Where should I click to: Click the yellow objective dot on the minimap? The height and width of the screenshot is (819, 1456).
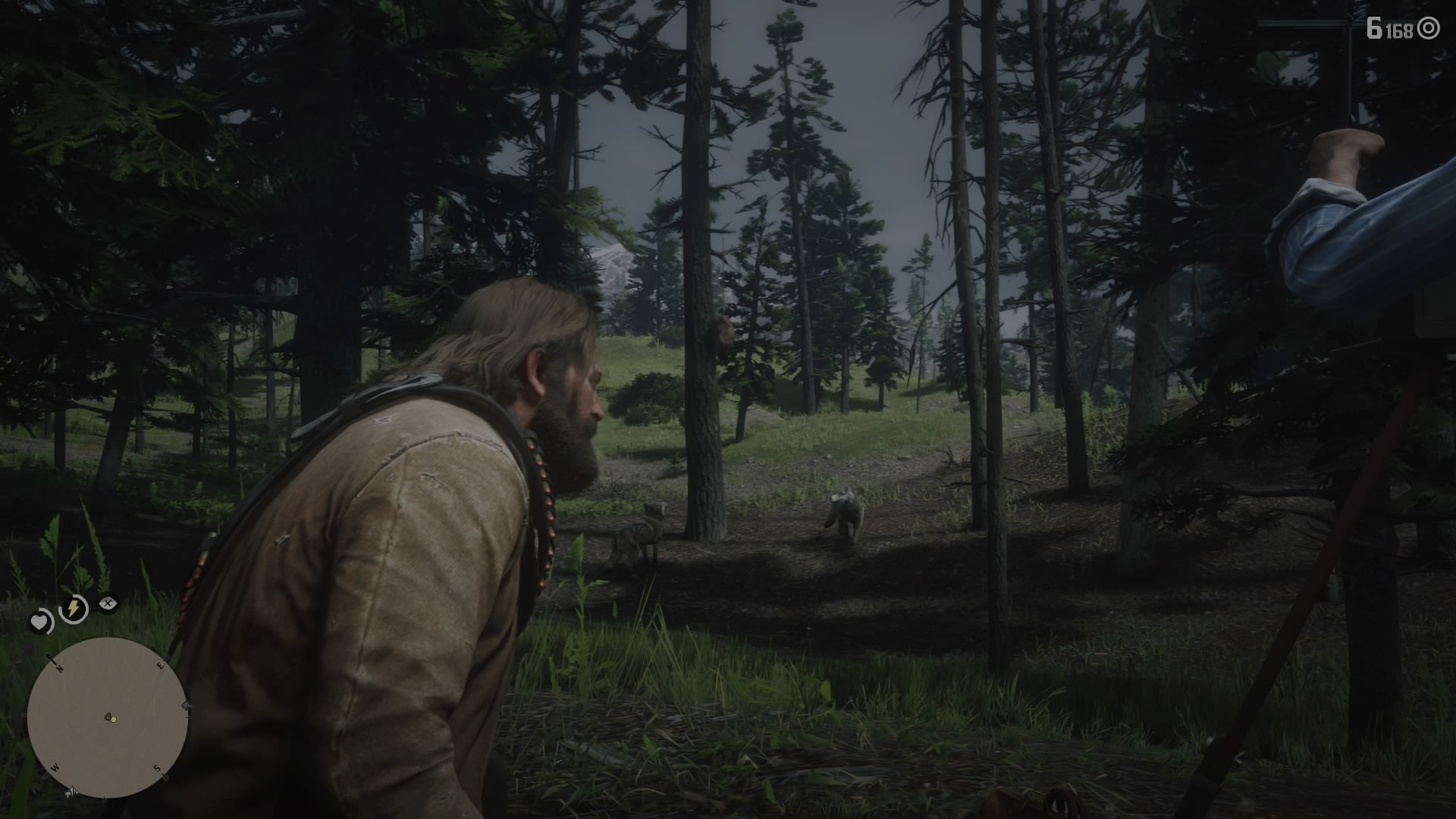(113, 720)
